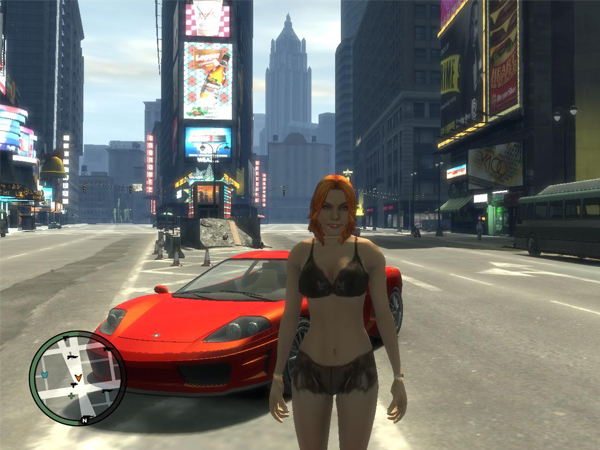Select the blue shirt marker on the minimap
The image size is (600, 450).
click(43, 374)
